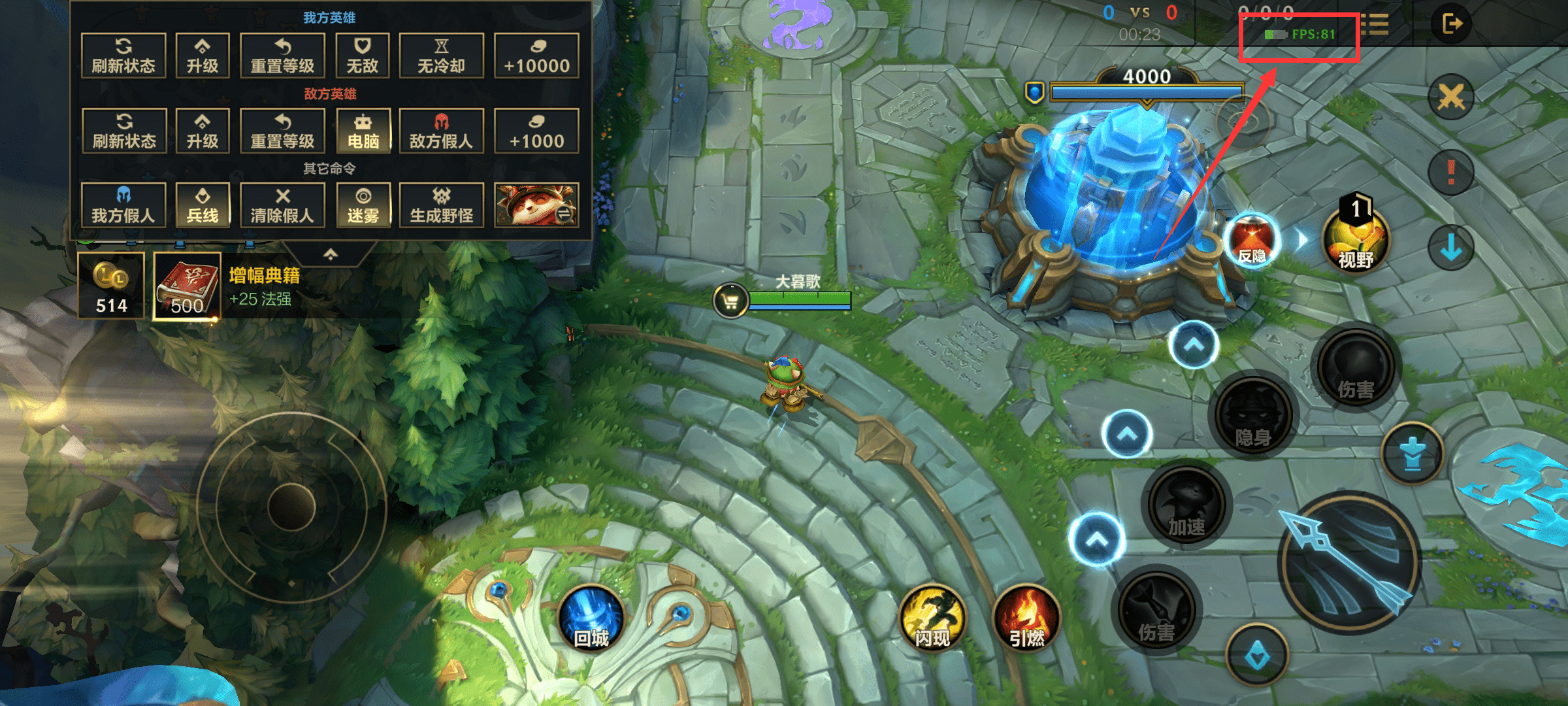Click 清除假人 to clear dummies
This screenshot has height=706, width=1568.
tap(282, 205)
